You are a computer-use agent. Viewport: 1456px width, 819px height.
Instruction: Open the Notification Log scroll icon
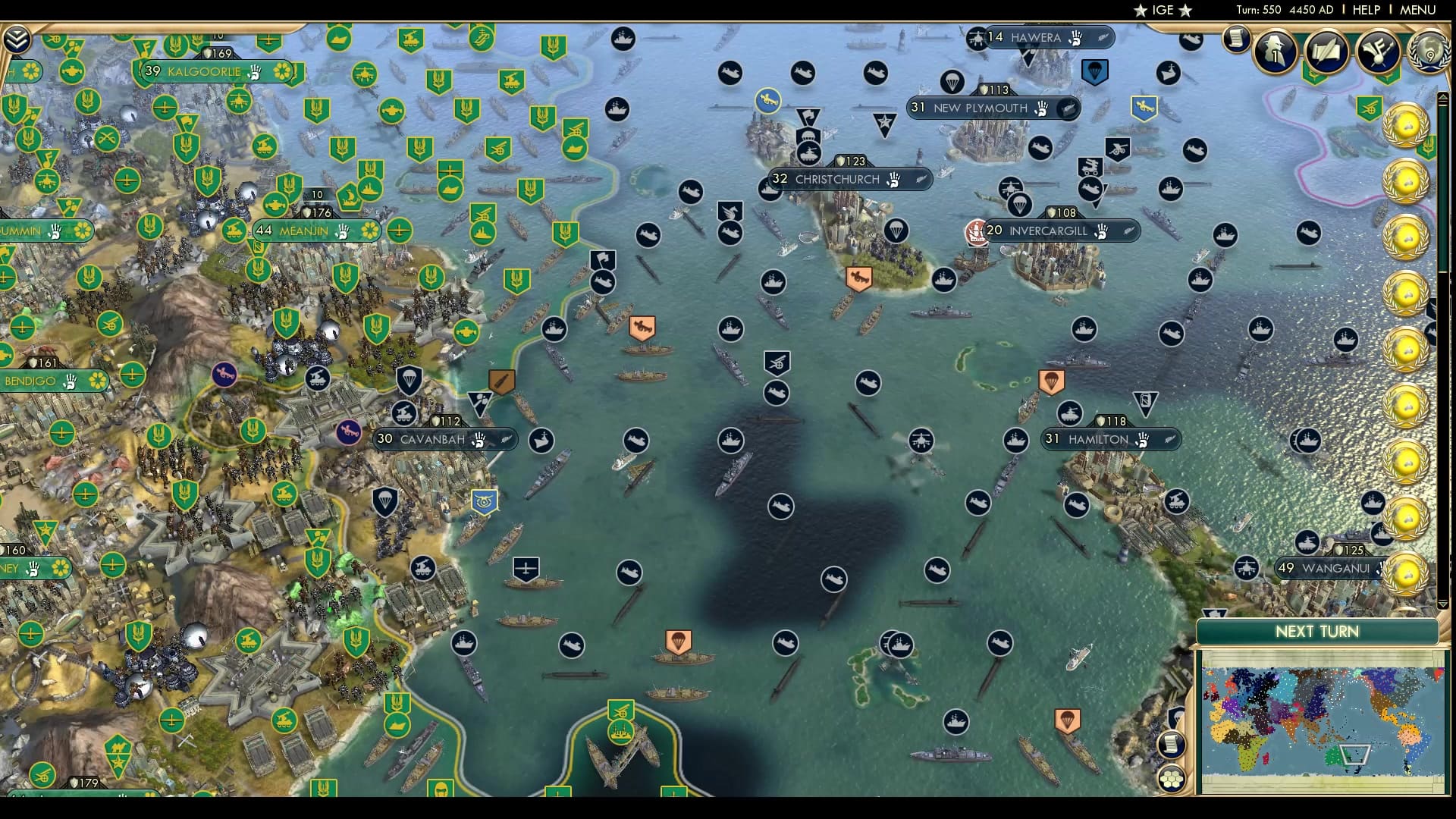point(1235,39)
